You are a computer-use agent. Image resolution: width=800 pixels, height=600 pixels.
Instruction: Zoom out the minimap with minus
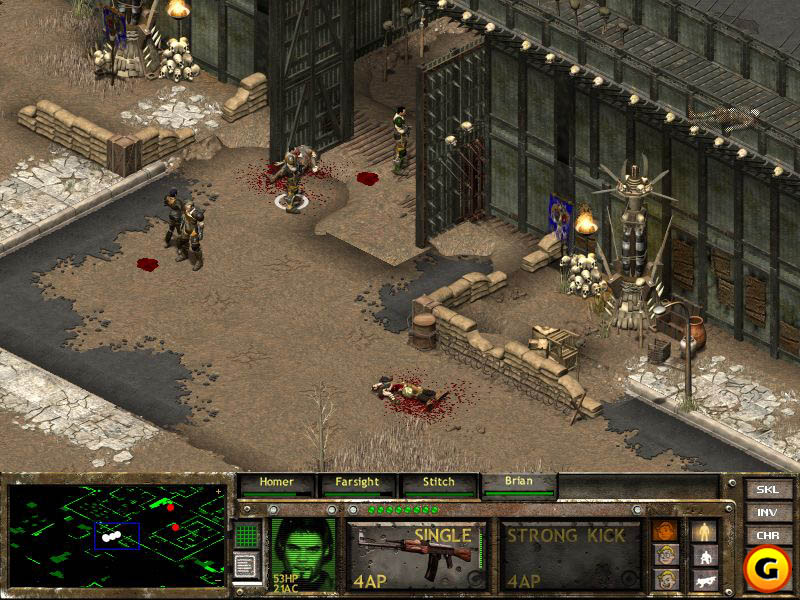219,580
